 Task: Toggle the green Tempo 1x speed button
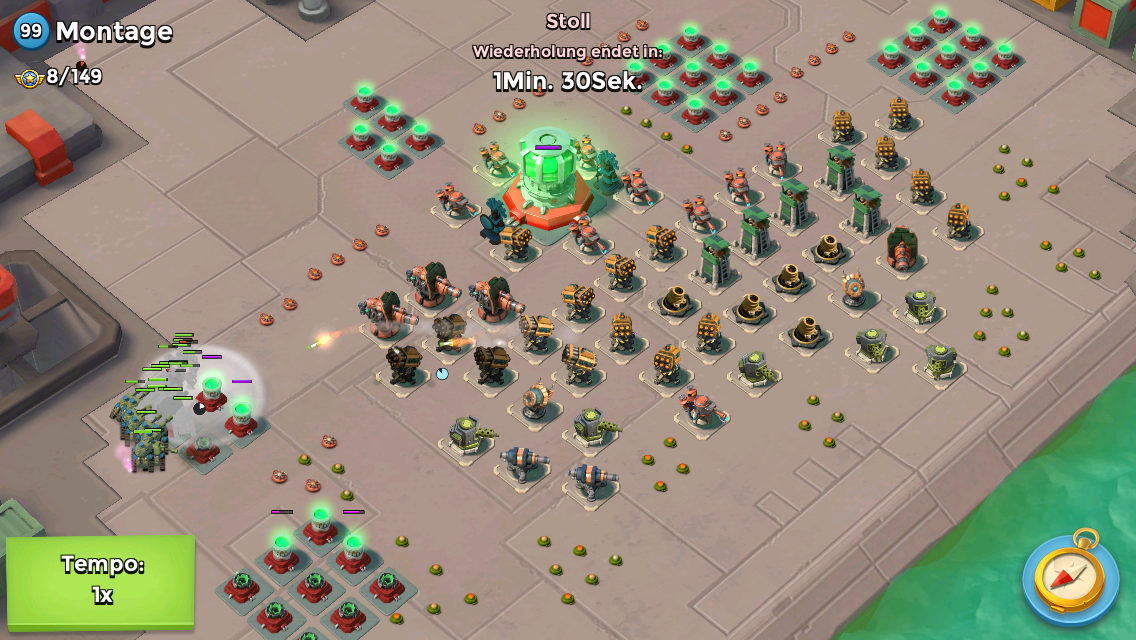click(x=100, y=581)
